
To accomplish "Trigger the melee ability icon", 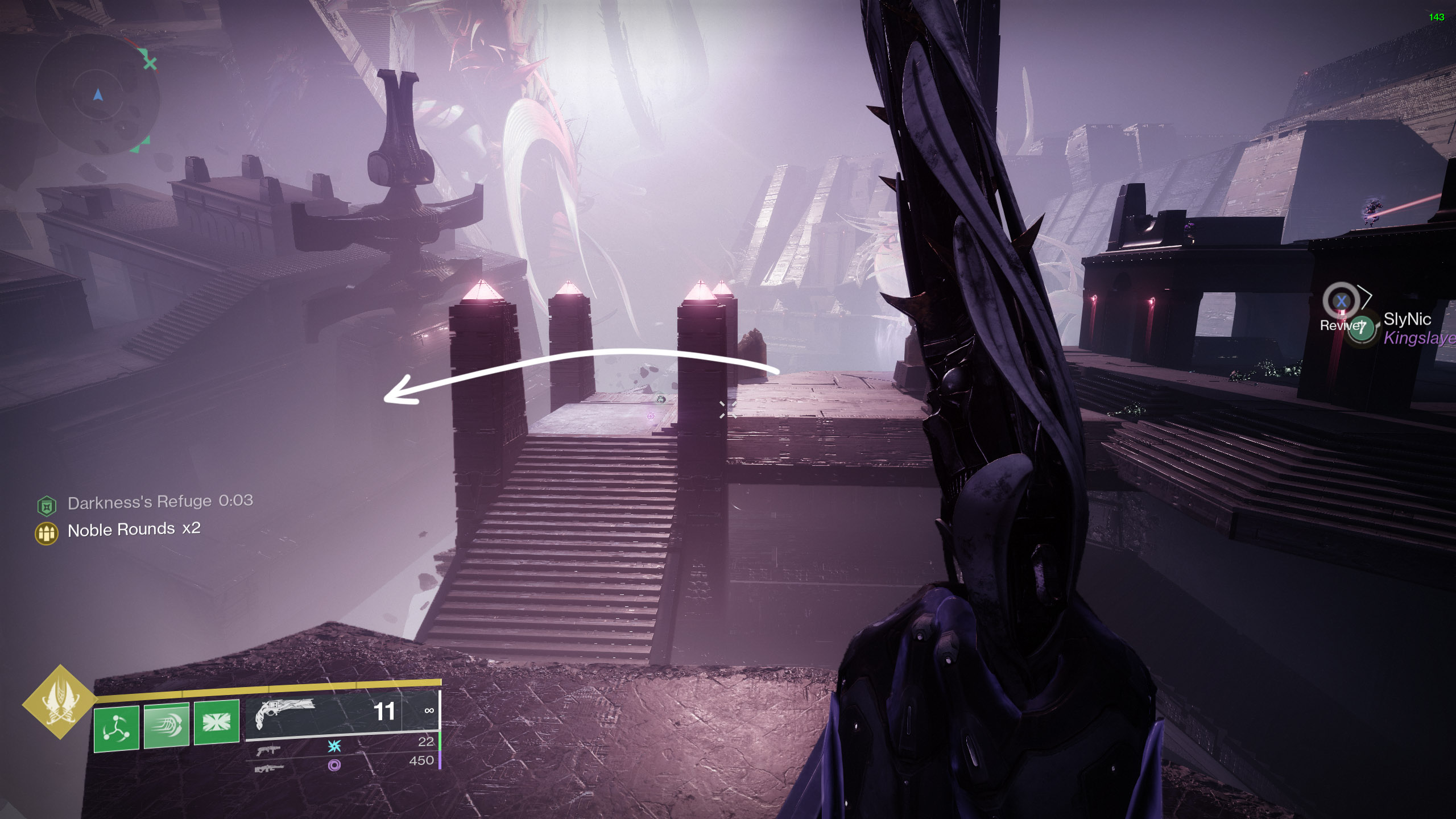I will point(167,725).
